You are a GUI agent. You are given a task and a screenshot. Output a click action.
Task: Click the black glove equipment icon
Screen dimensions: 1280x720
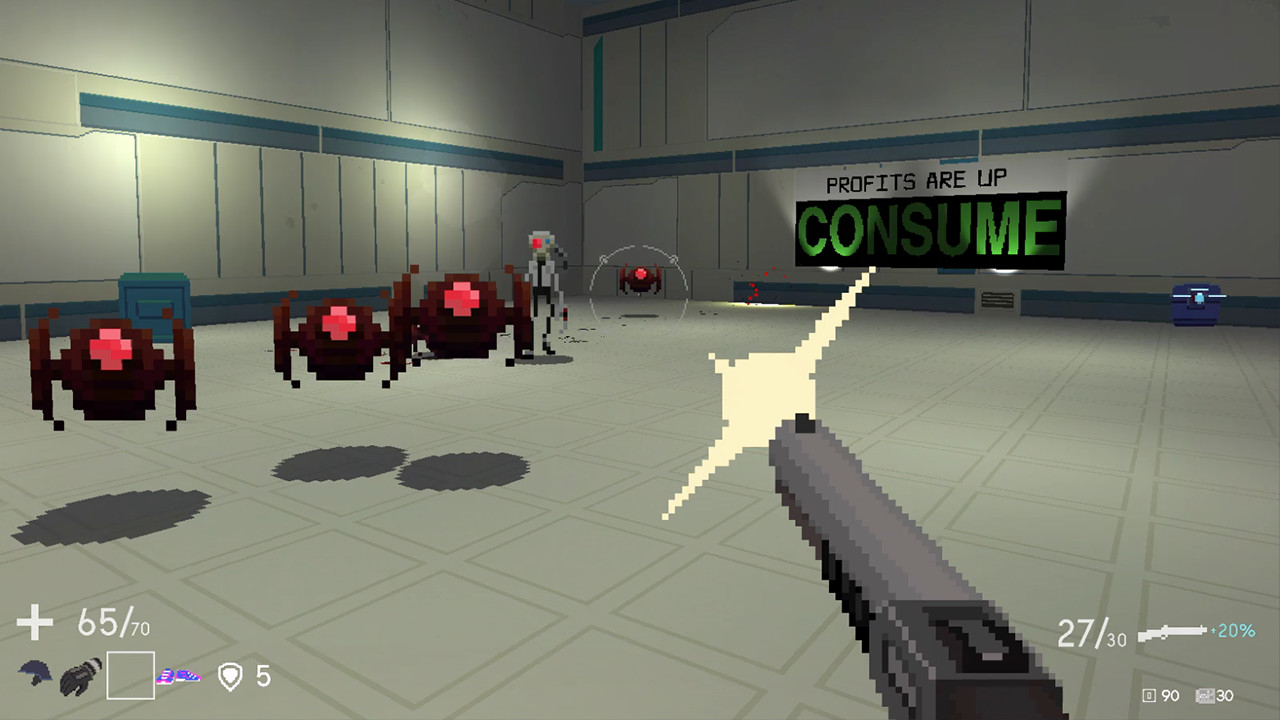pos(80,678)
